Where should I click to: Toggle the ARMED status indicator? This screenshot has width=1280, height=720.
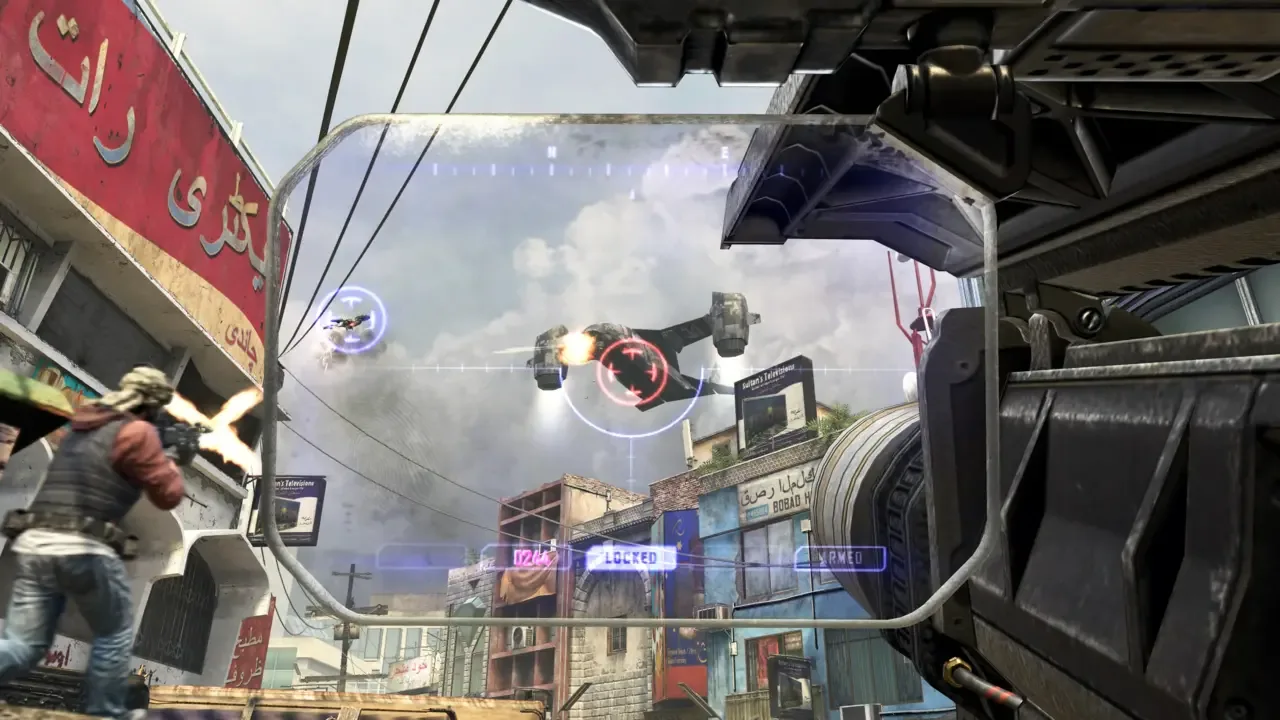(x=842, y=557)
